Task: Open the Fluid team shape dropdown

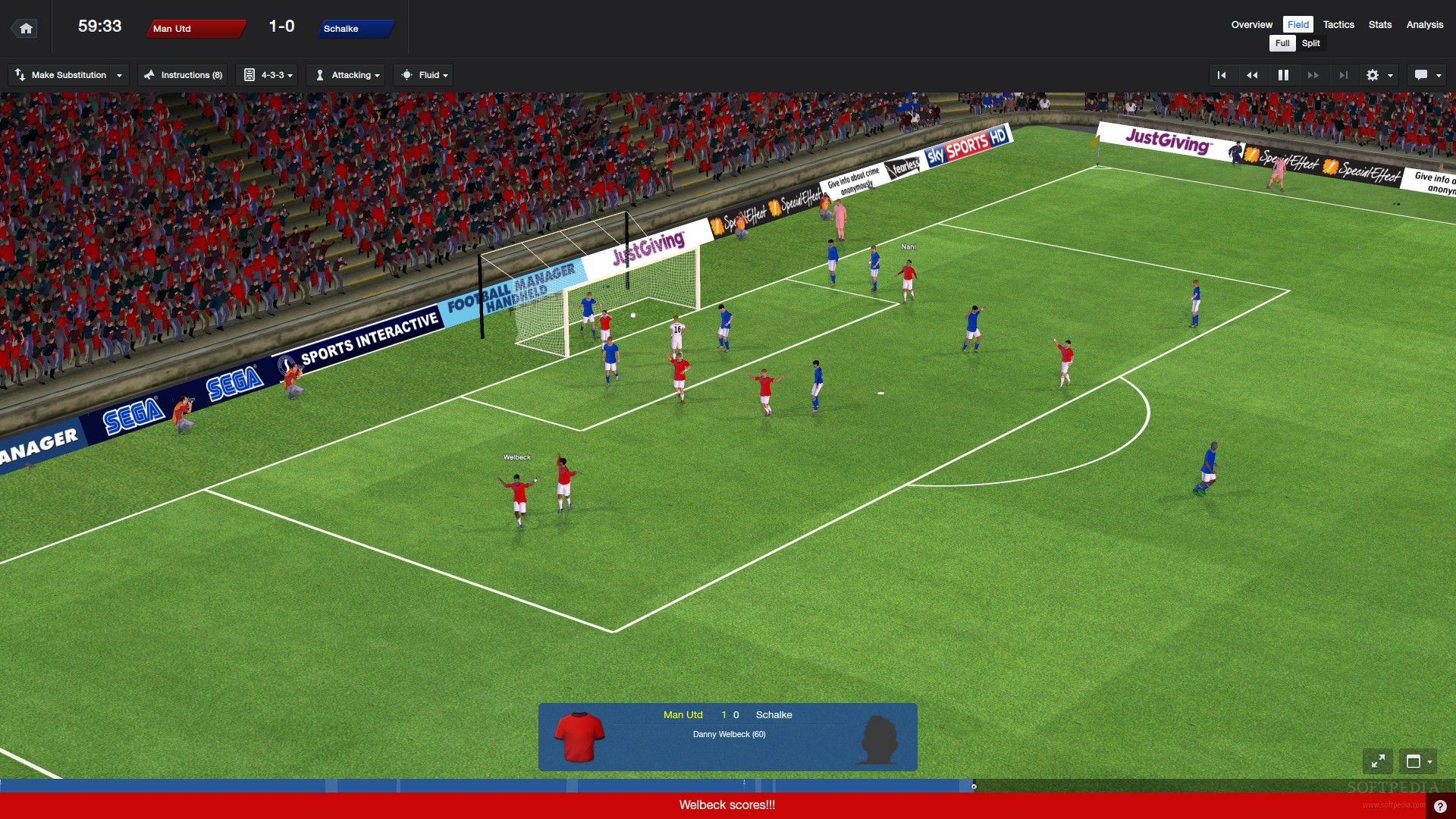Action: [x=425, y=75]
